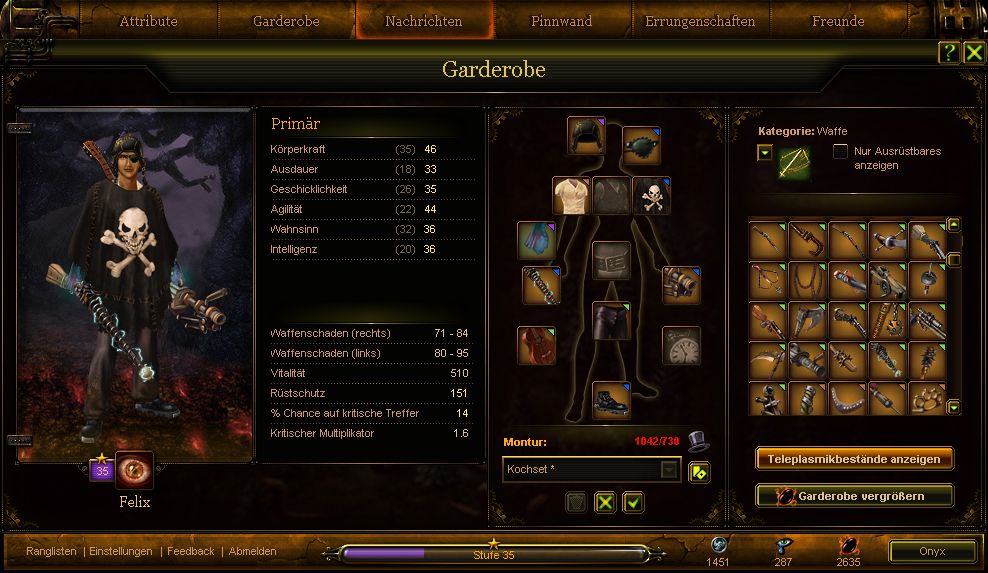Select the skull and crossbones poncho slot

pyautogui.click(x=651, y=196)
